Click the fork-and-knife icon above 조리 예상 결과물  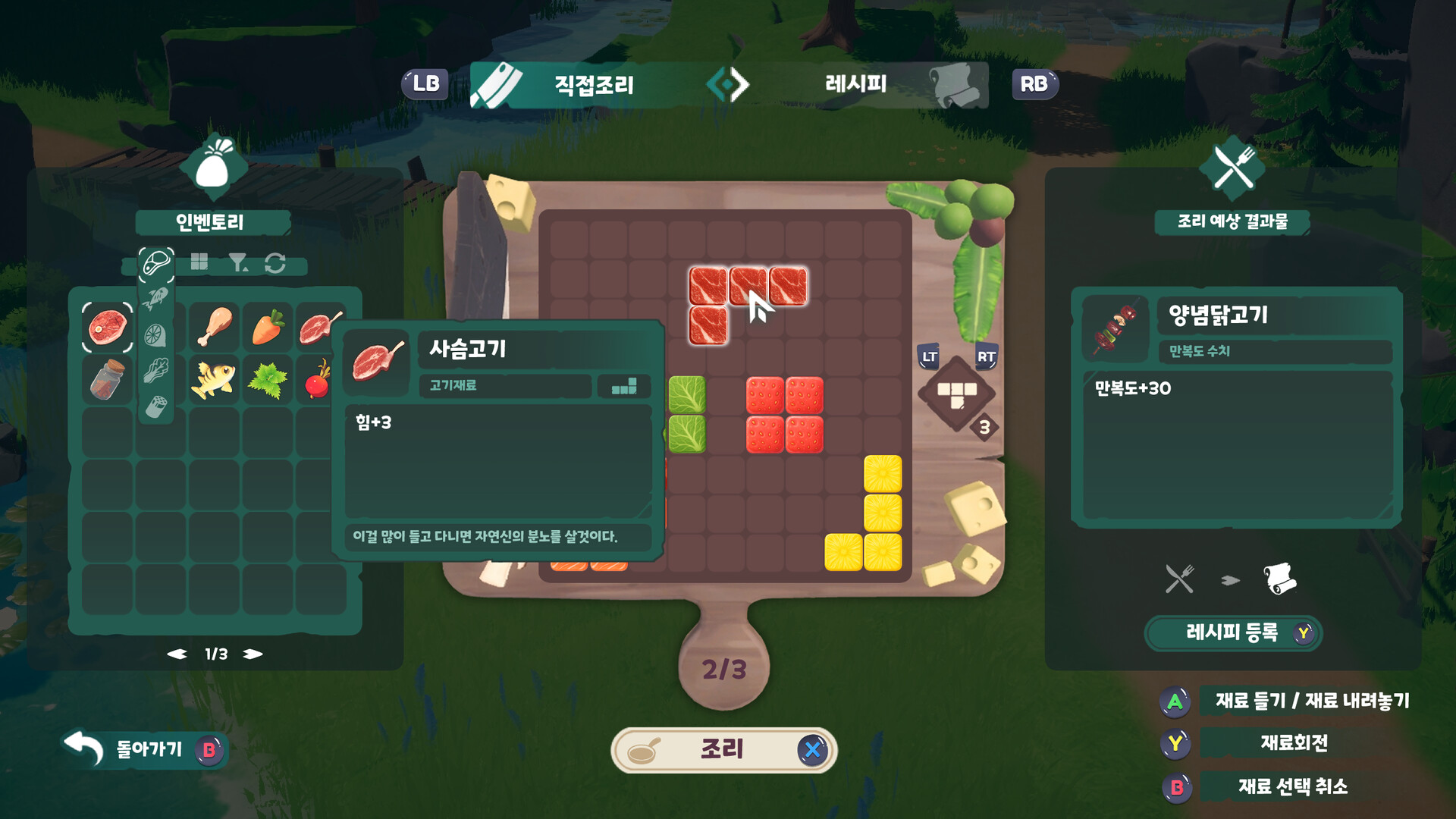point(1233,166)
